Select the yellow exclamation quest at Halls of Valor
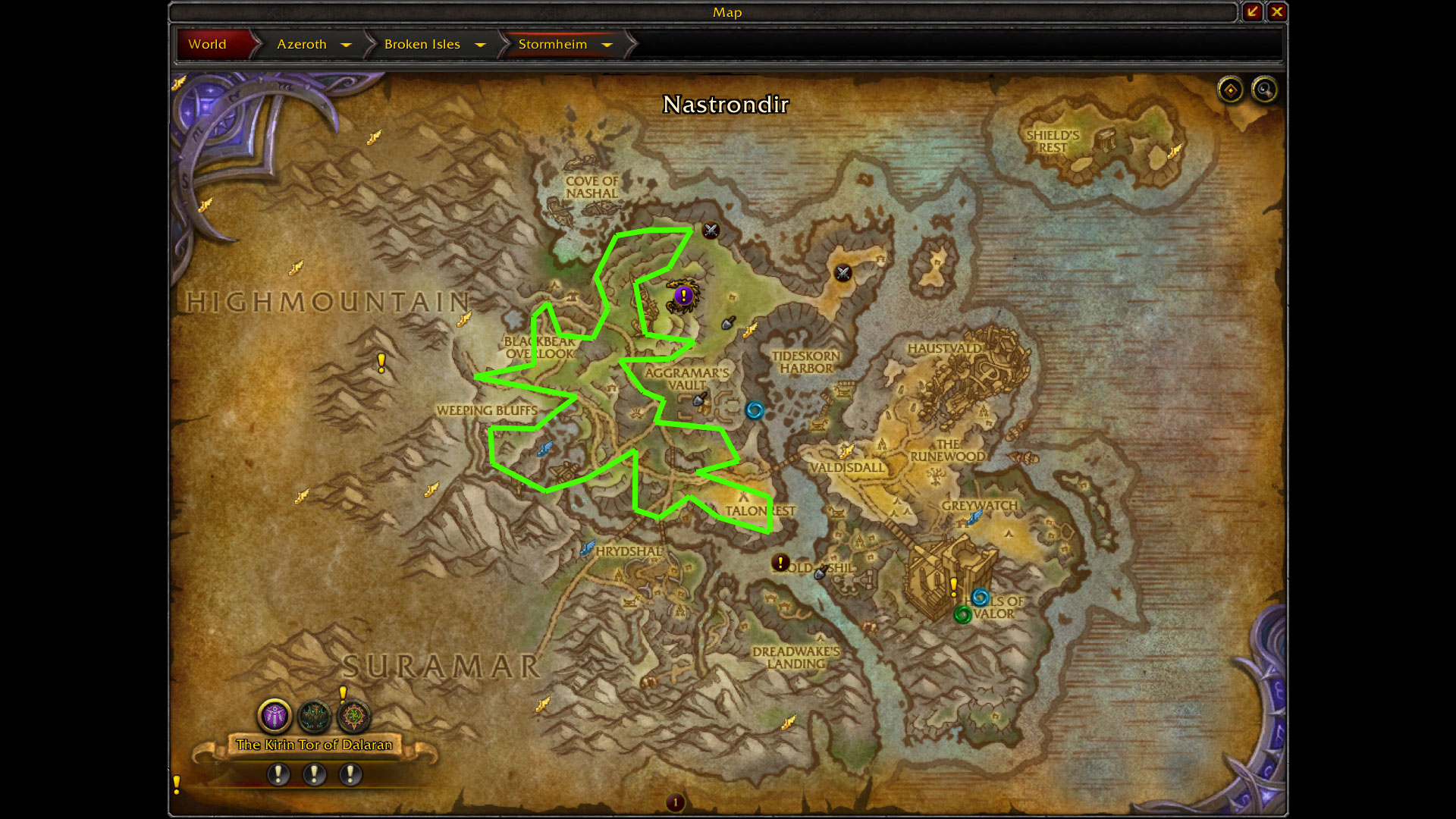 coord(954,586)
